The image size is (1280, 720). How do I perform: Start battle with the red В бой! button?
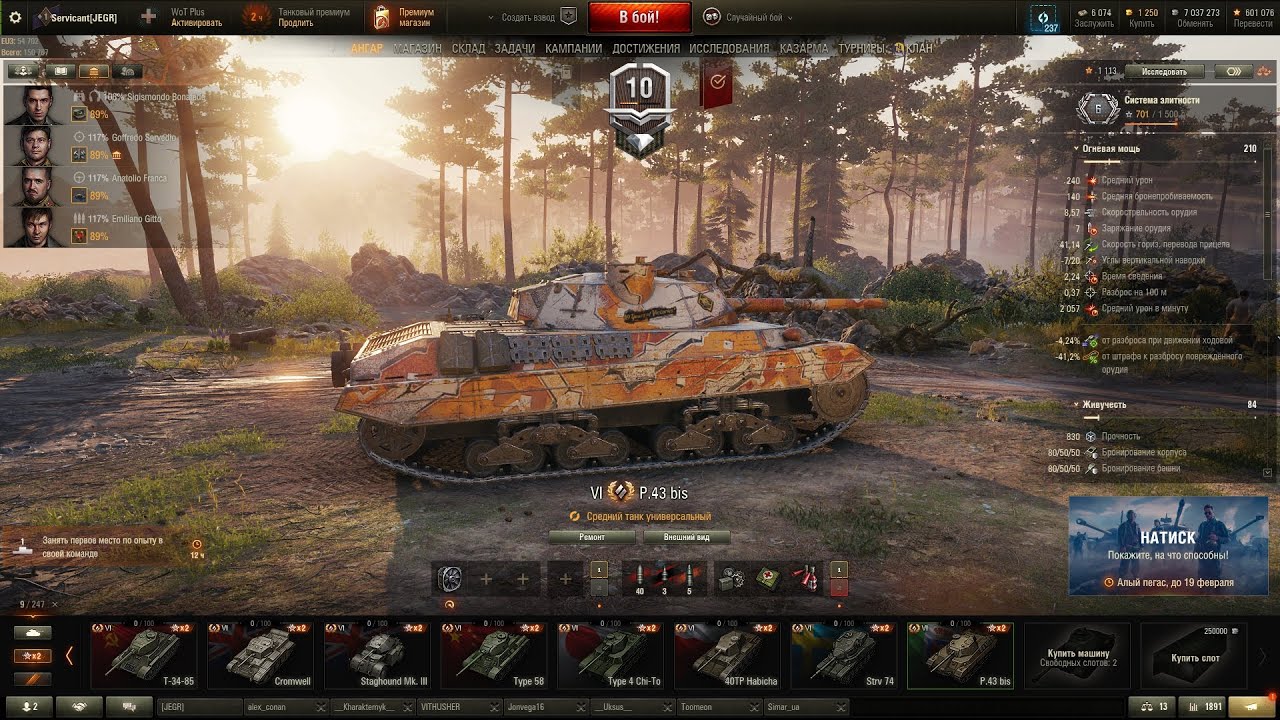click(x=639, y=17)
